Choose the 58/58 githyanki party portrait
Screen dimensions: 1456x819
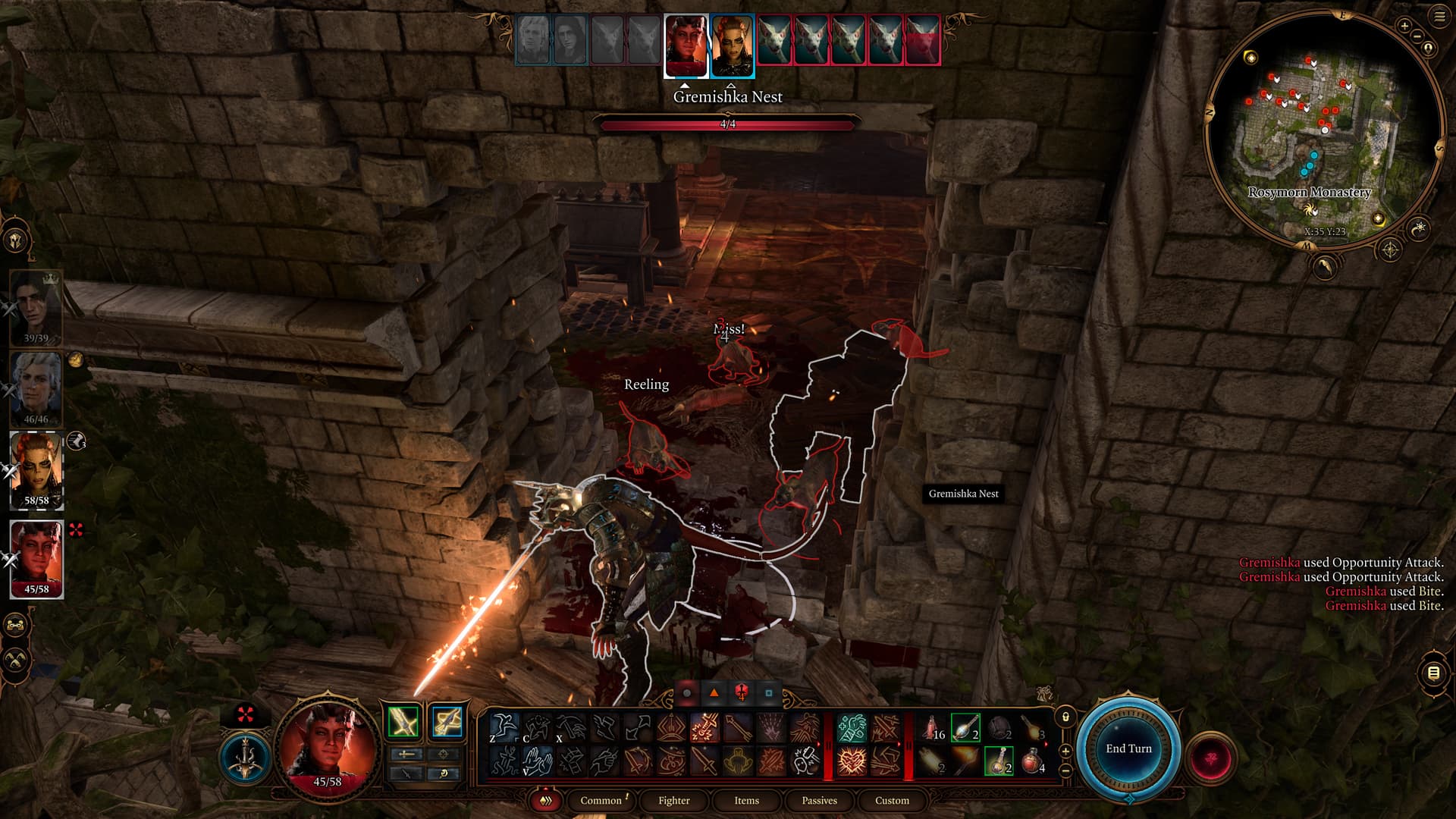coord(36,470)
